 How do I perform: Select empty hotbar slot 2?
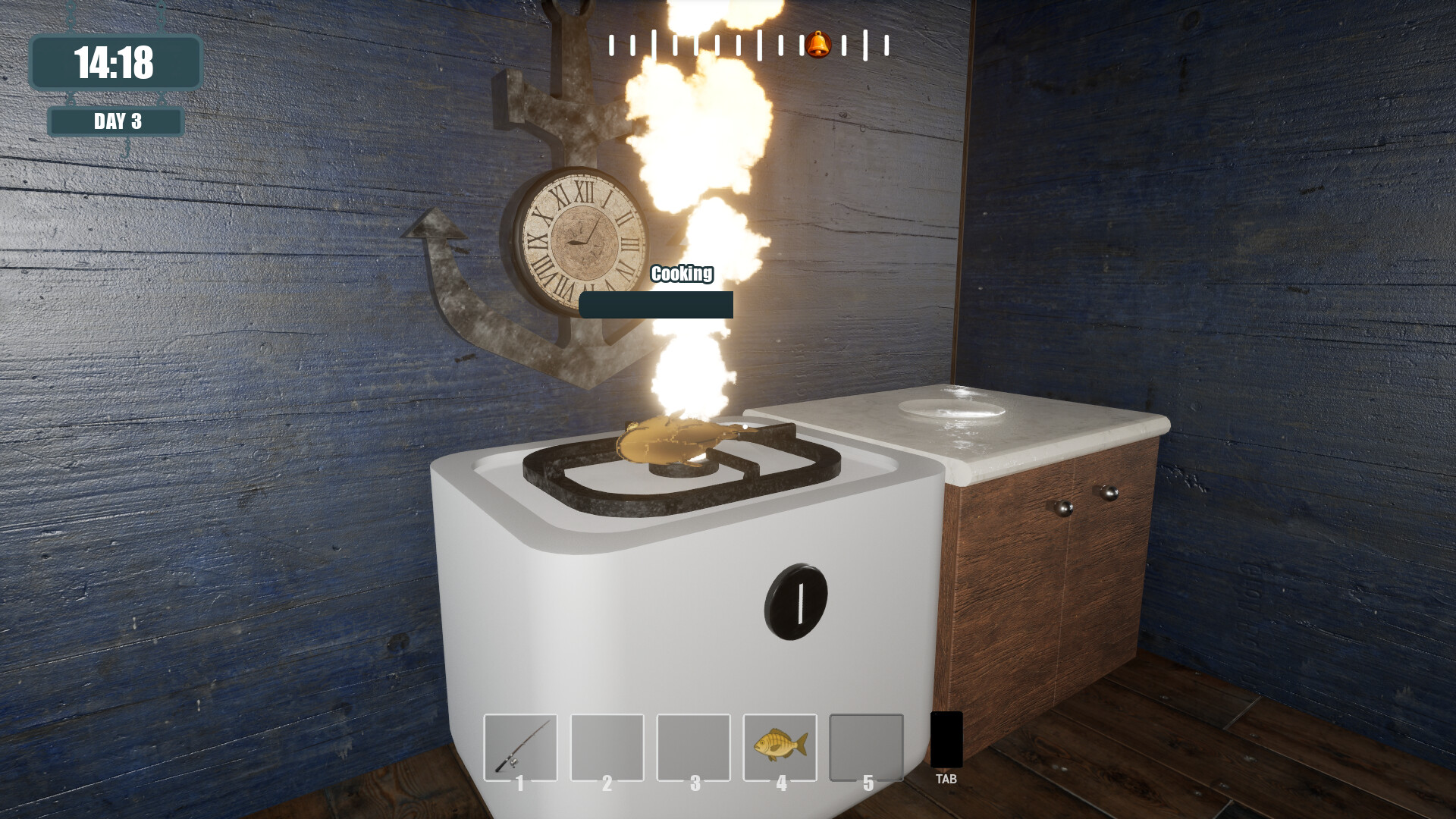[x=607, y=747]
